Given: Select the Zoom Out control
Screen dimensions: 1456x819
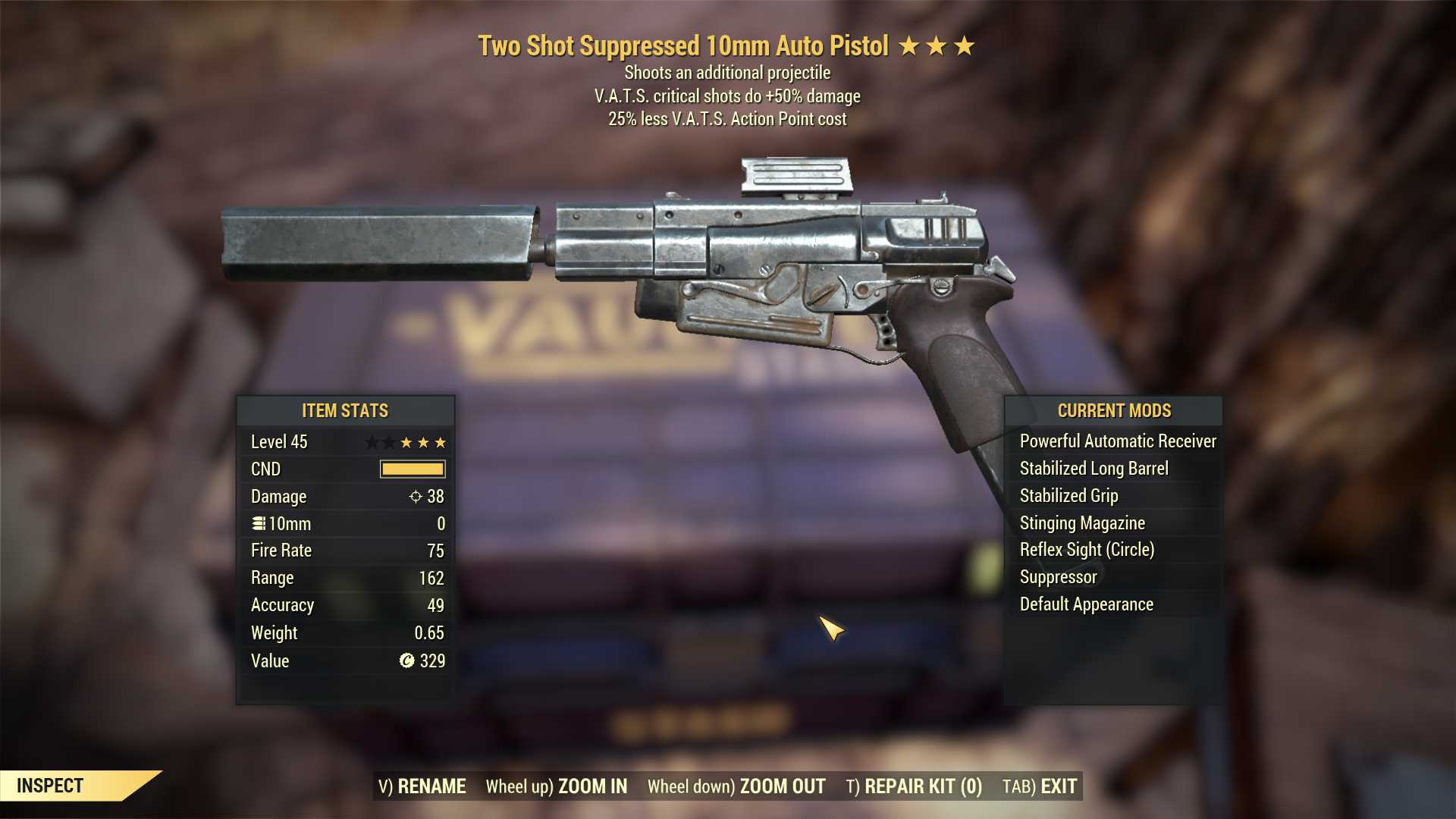Looking at the screenshot, I should pyautogui.click(x=736, y=786).
